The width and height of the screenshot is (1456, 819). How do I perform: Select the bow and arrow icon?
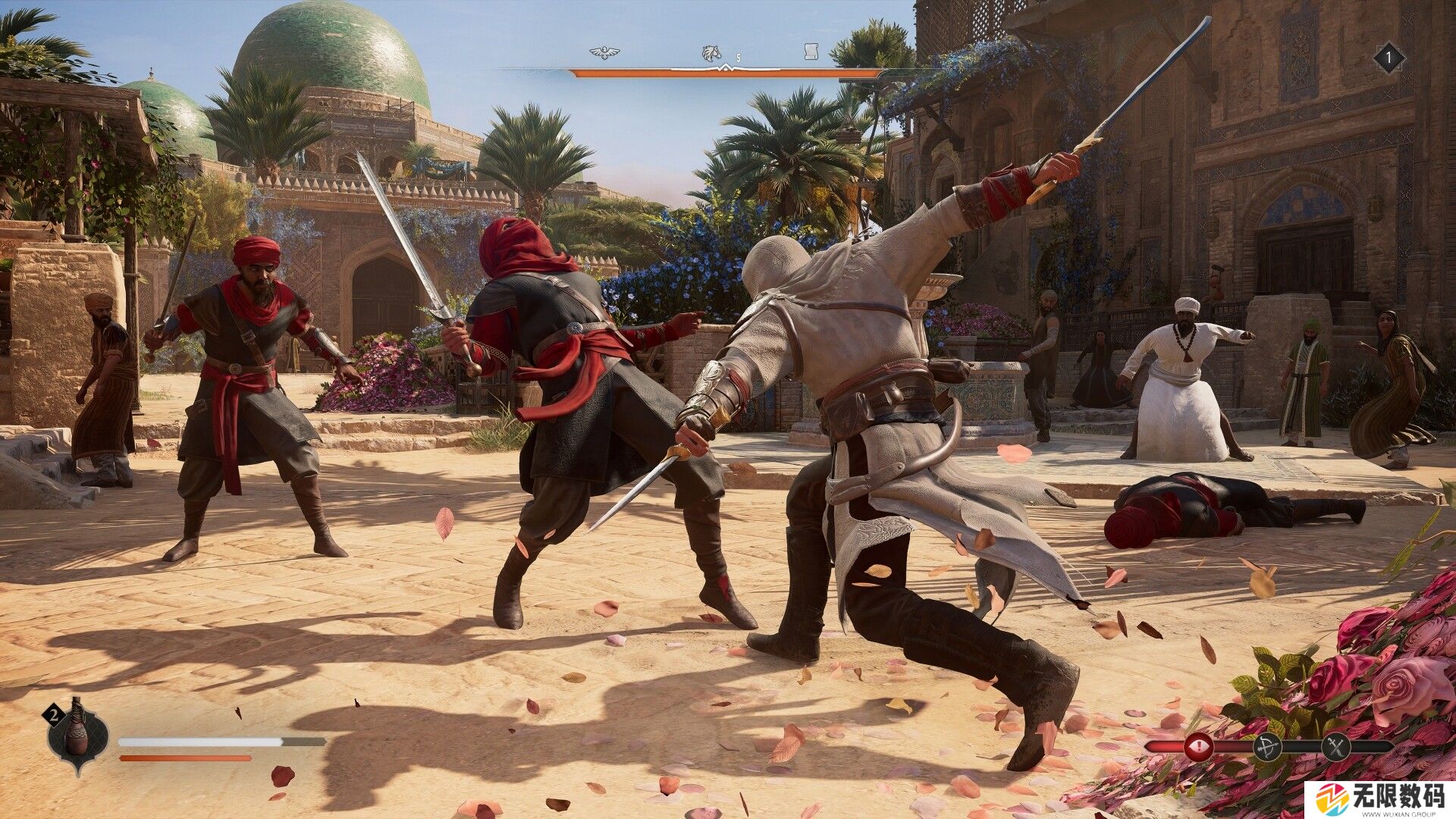tap(1267, 747)
